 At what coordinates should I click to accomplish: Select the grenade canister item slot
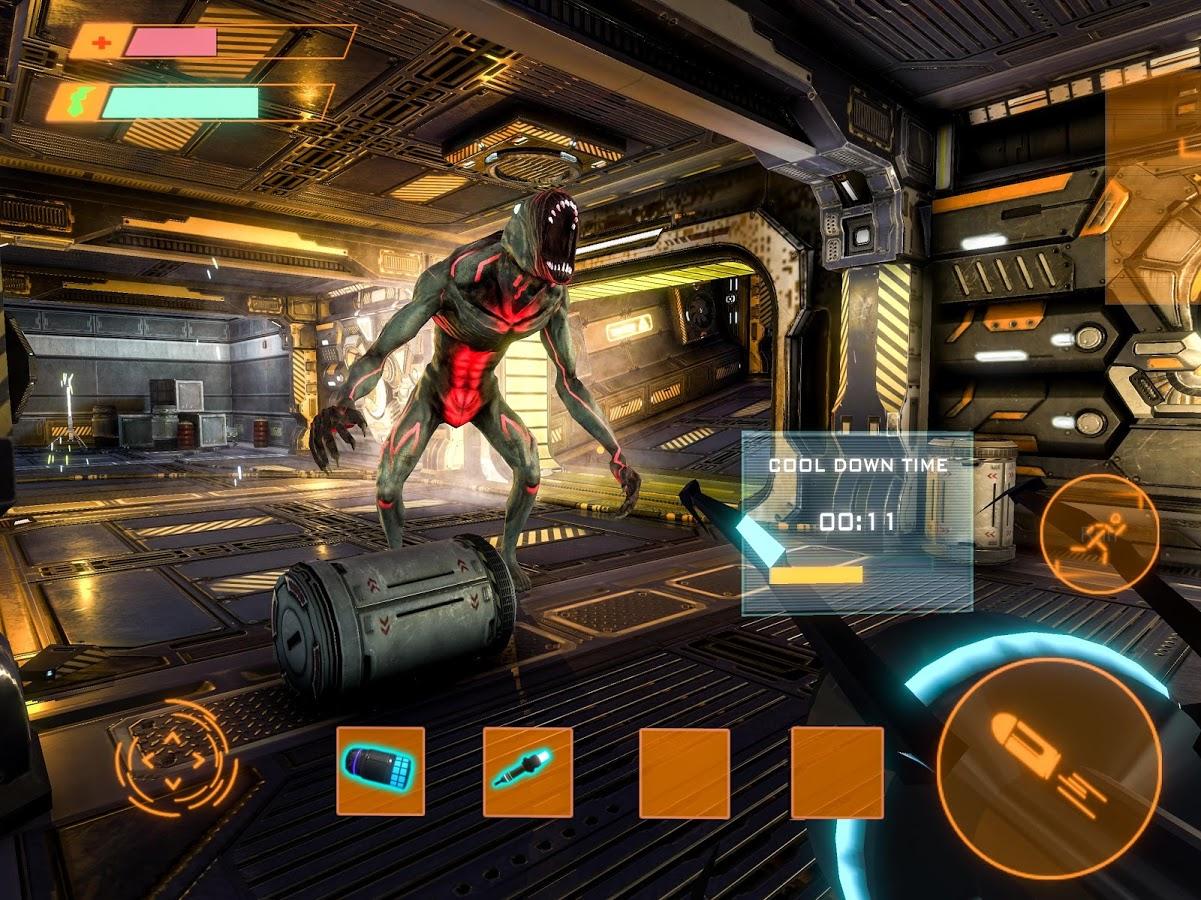[380, 771]
